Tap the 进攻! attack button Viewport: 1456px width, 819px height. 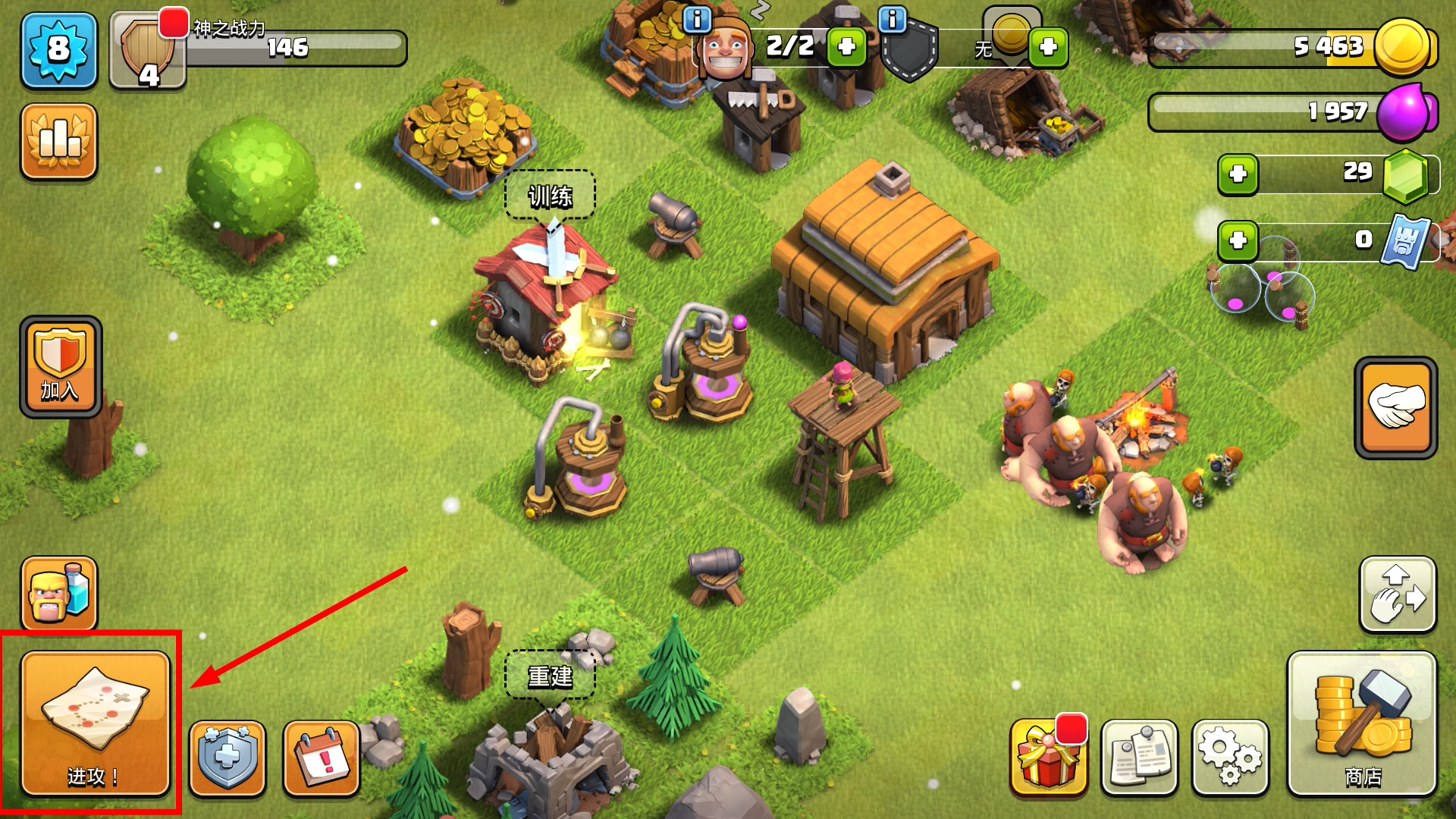[95, 724]
